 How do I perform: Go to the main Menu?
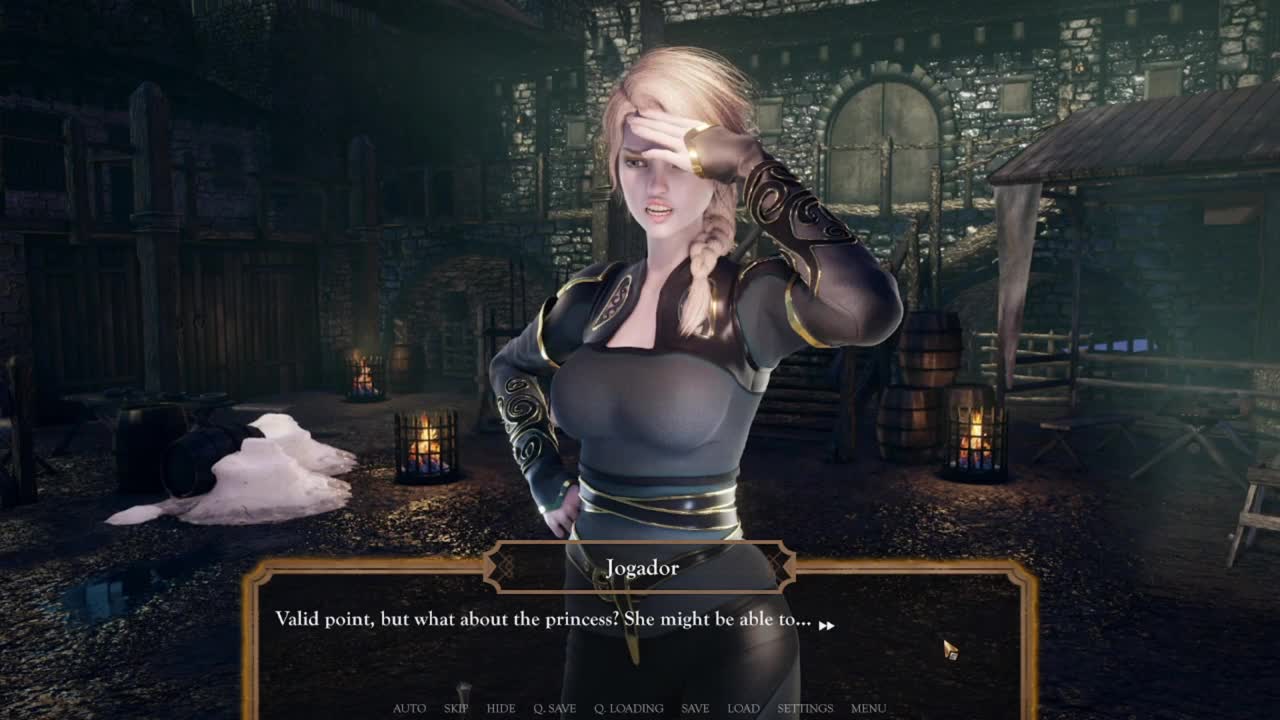coord(868,708)
